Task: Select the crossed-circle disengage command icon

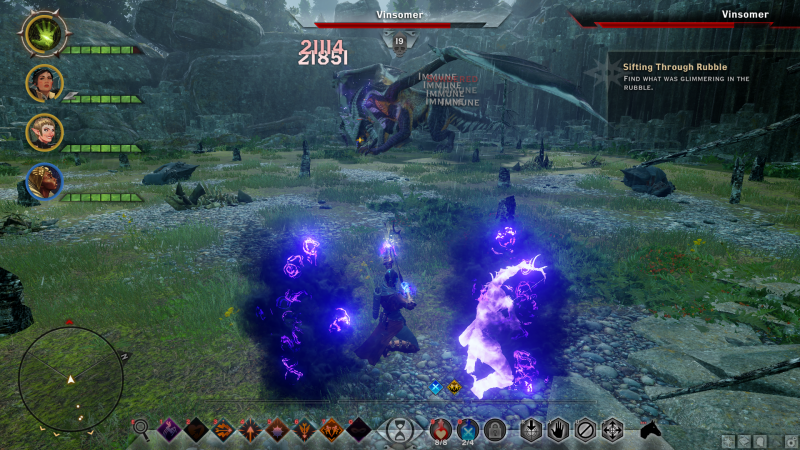Action: [585, 430]
